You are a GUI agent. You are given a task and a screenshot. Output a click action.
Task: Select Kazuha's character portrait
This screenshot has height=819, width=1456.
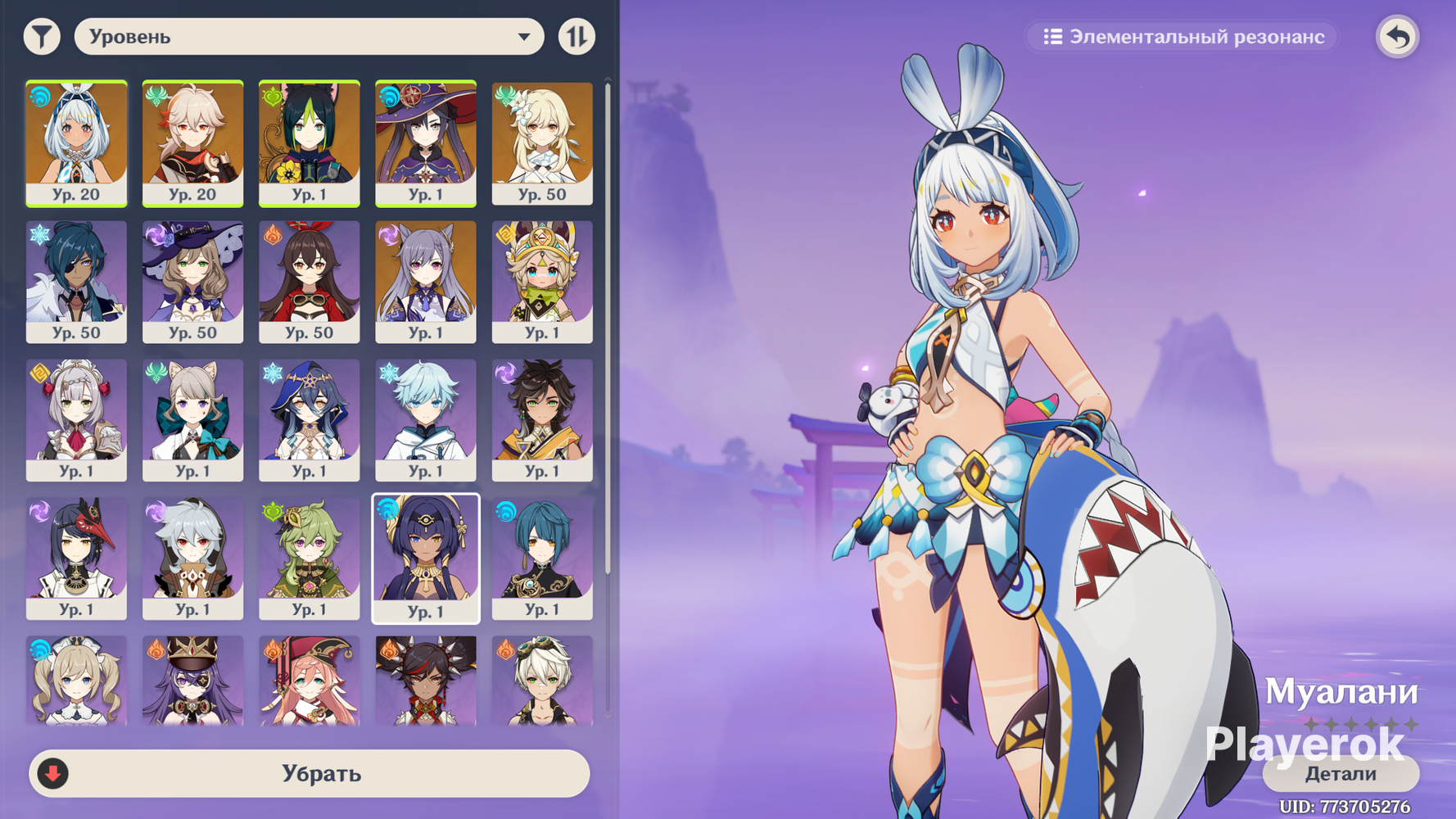(x=192, y=143)
